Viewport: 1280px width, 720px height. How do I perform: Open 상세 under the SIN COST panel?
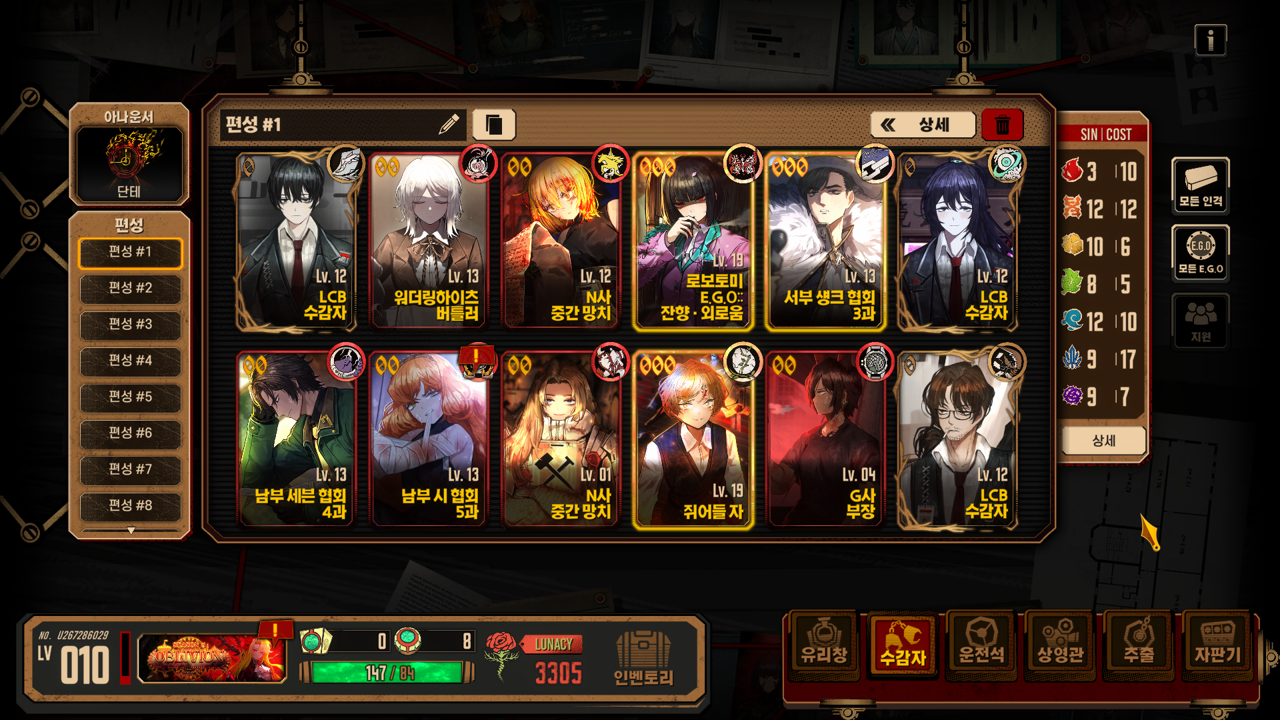tap(1102, 440)
